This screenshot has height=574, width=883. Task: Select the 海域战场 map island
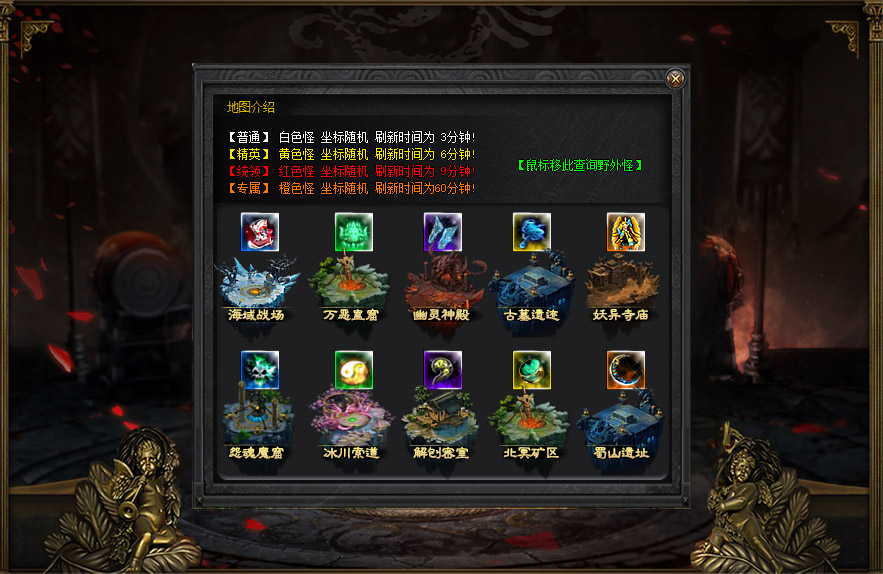(x=260, y=285)
